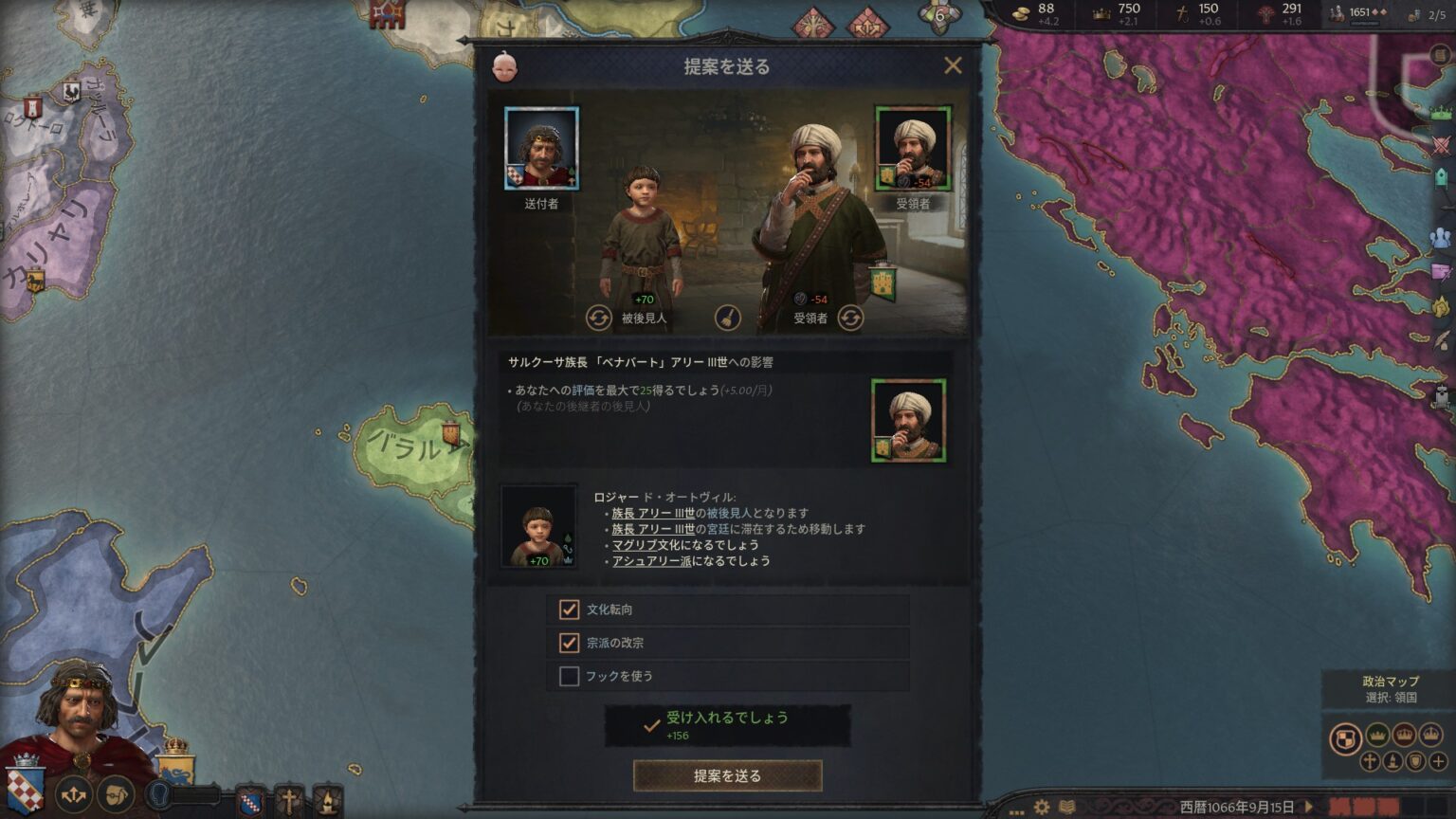The image size is (1456, 819).
Task: Open the player ruler portrait in bottom-left corner
Action: (81, 716)
